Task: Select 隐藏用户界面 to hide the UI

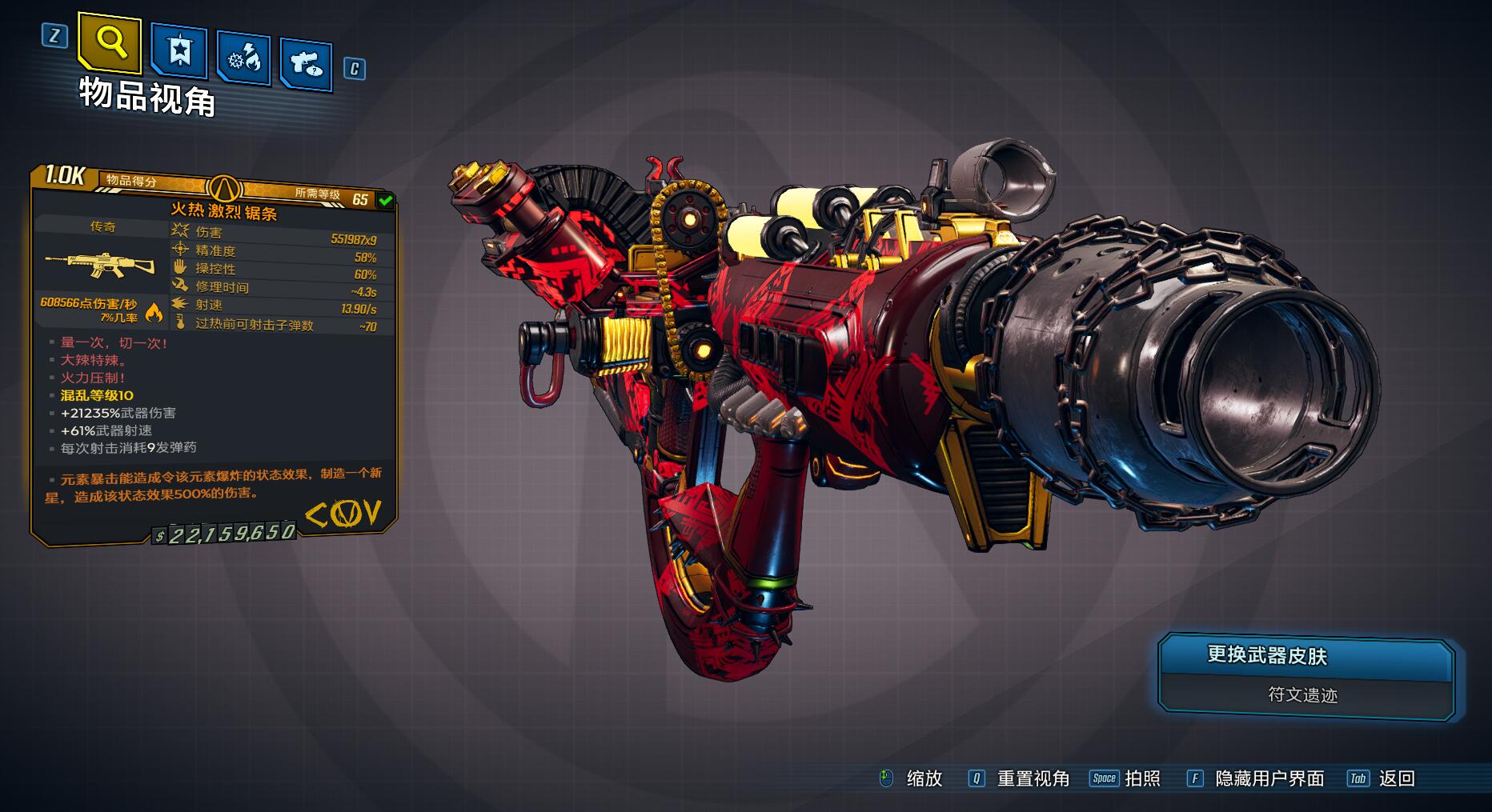Action: click(1269, 778)
